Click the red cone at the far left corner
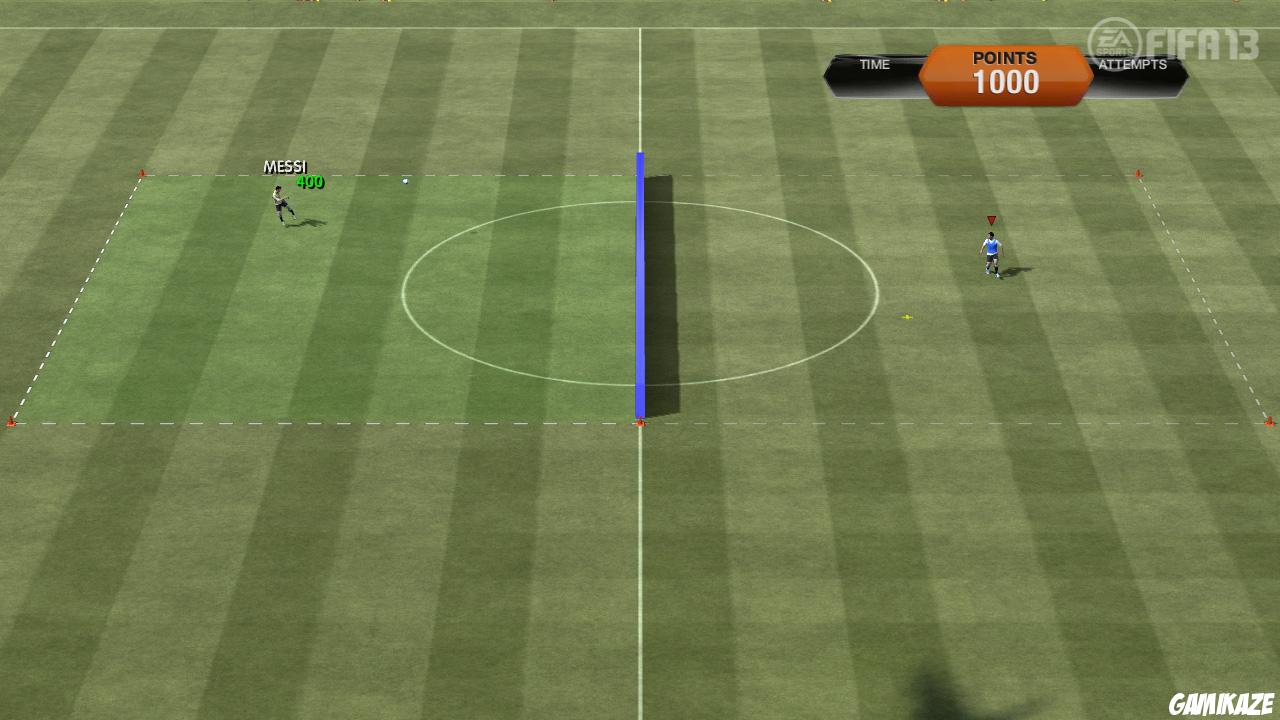The height and width of the screenshot is (720, 1280). [x=12, y=421]
